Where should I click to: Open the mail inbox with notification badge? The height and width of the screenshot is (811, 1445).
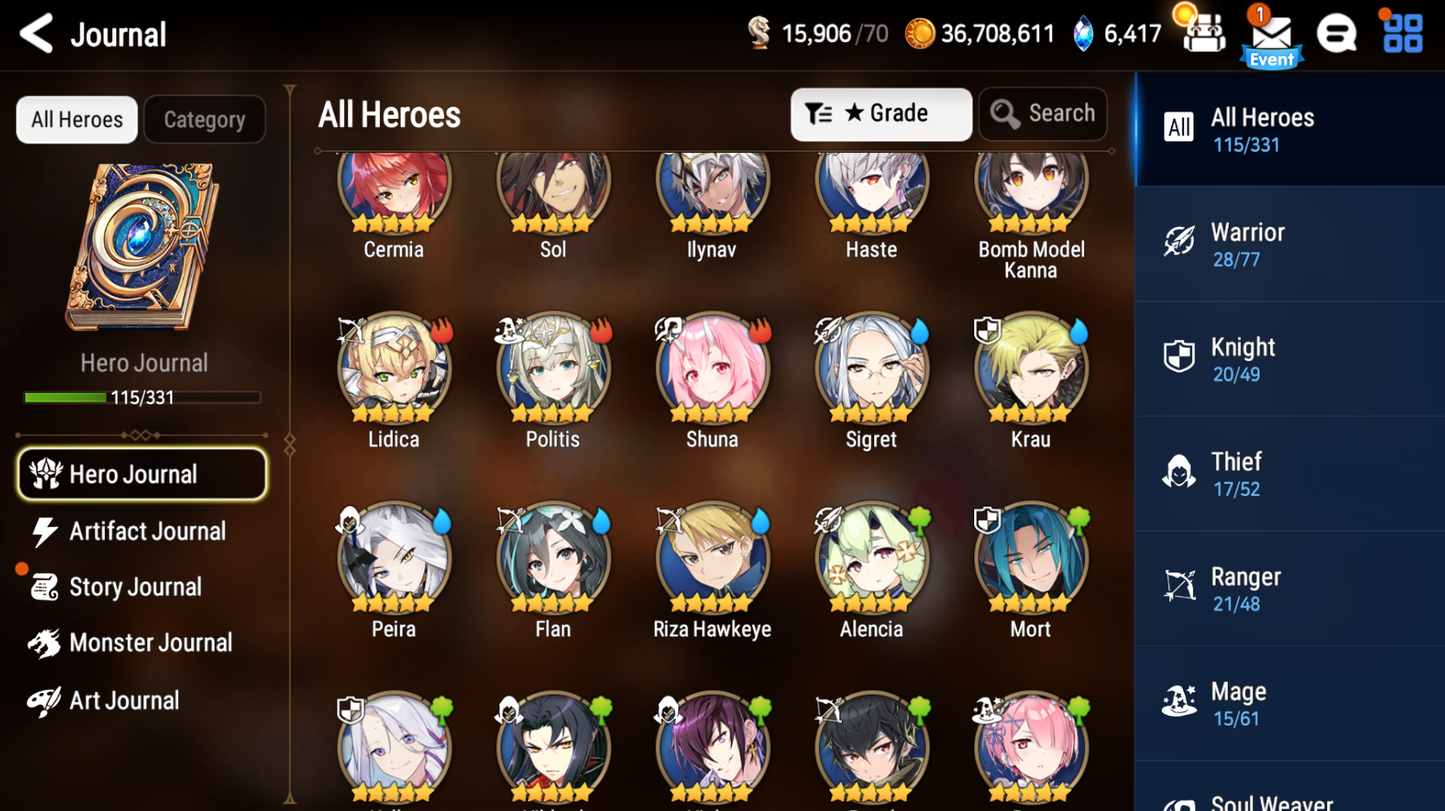point(1270,33)
